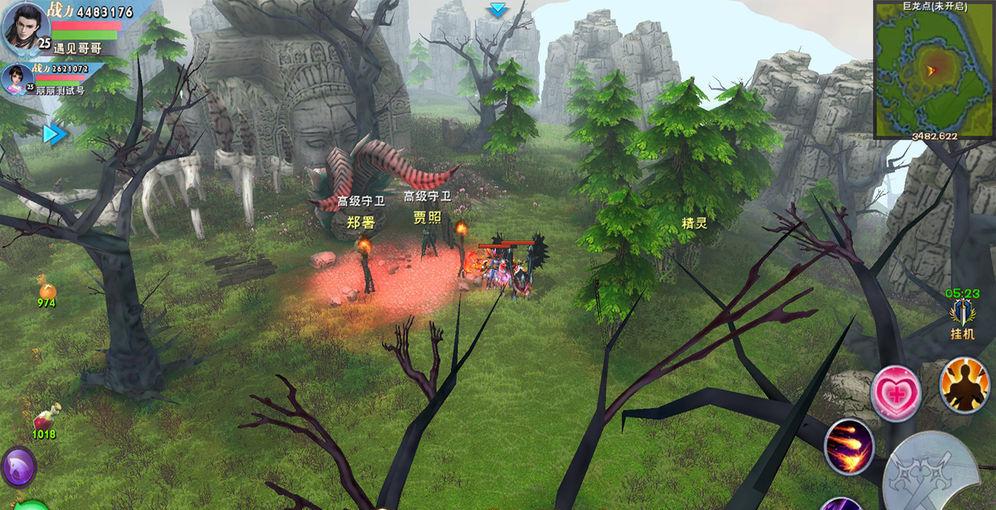The width and height of the screenshot is (996, 510).
Task: Expand the panel with the blue double arrow
Action: click(x=55, y=133)
